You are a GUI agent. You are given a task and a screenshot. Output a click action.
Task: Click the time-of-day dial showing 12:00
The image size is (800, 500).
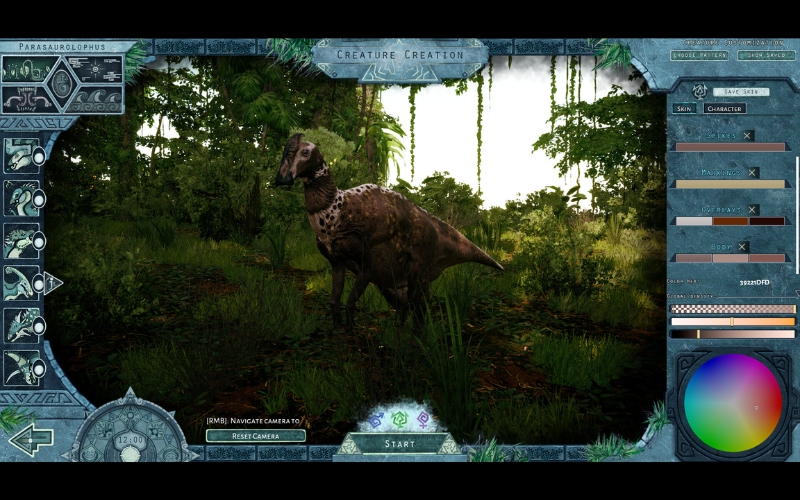130,439
